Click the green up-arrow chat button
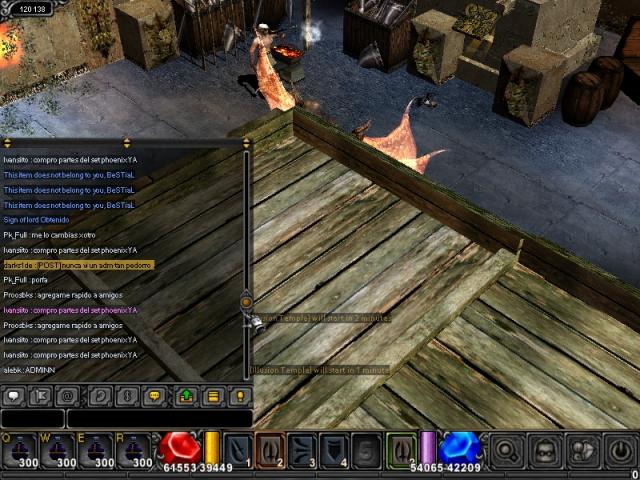The width and height of the screenshot is (640, 480). click(x=186, y=396)
